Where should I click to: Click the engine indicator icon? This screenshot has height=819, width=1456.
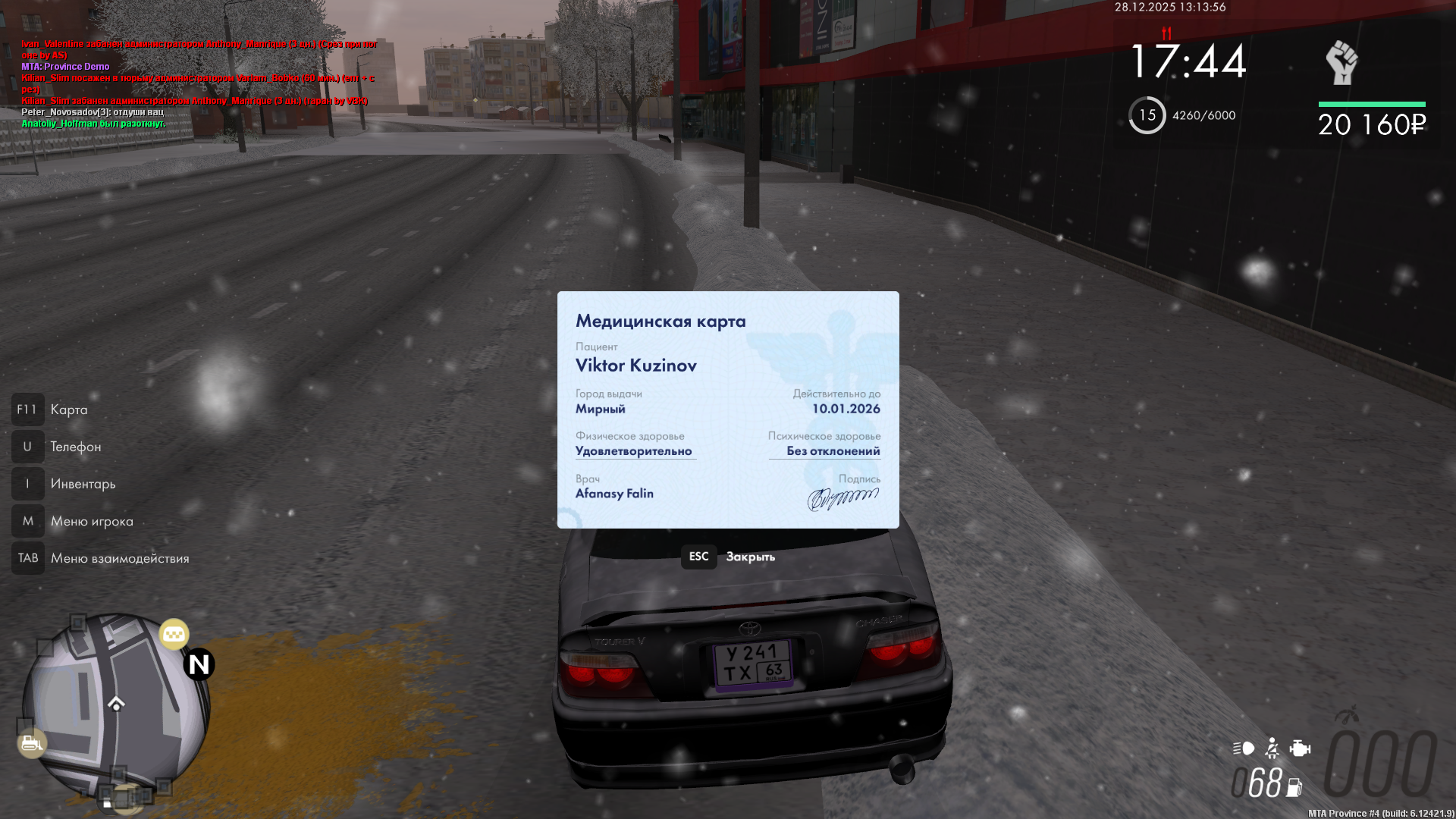[x=1300, y=748]
